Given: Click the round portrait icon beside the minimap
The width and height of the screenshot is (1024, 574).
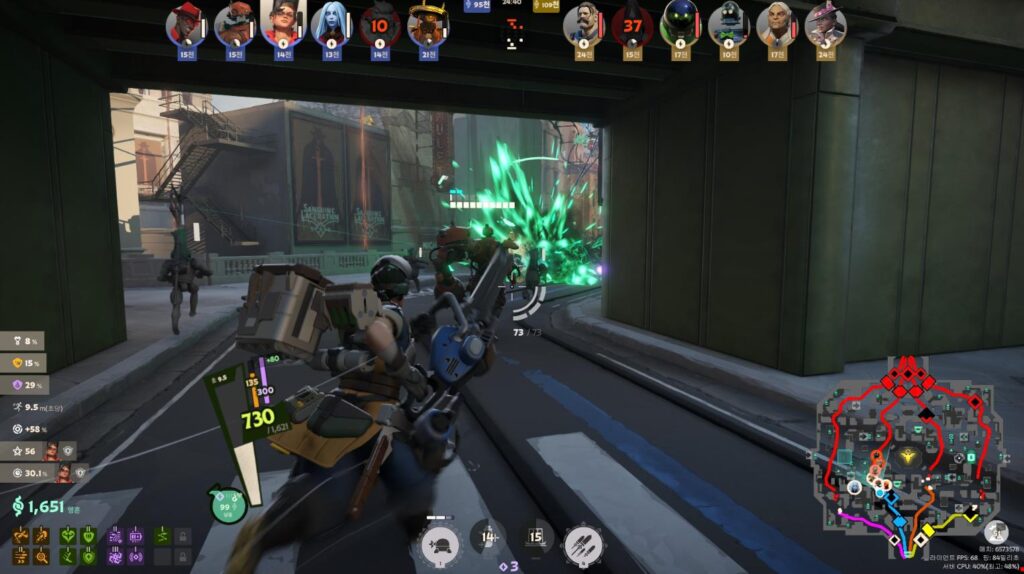Looking at the screenshot, I should click(x=994, y=532).
